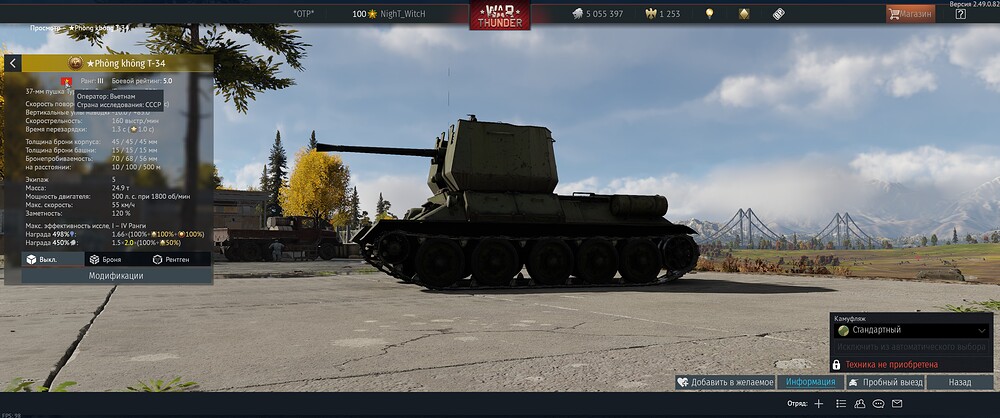Show the Информация panel
The image size is (1000, 418).
pyautogui.click(x=810, y=382)
